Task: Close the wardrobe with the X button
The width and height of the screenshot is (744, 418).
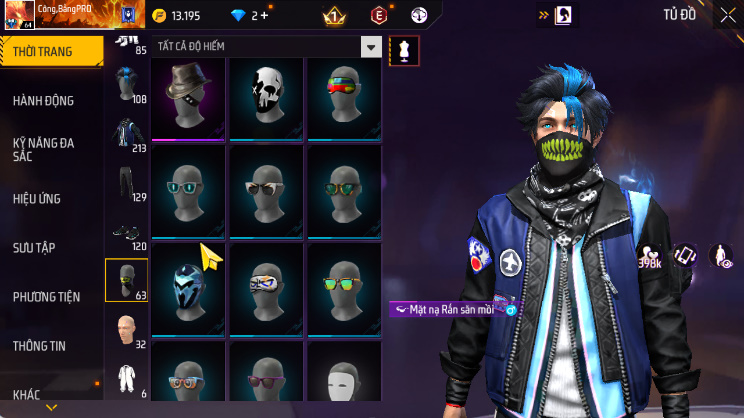Action: [x=727, y=15]
